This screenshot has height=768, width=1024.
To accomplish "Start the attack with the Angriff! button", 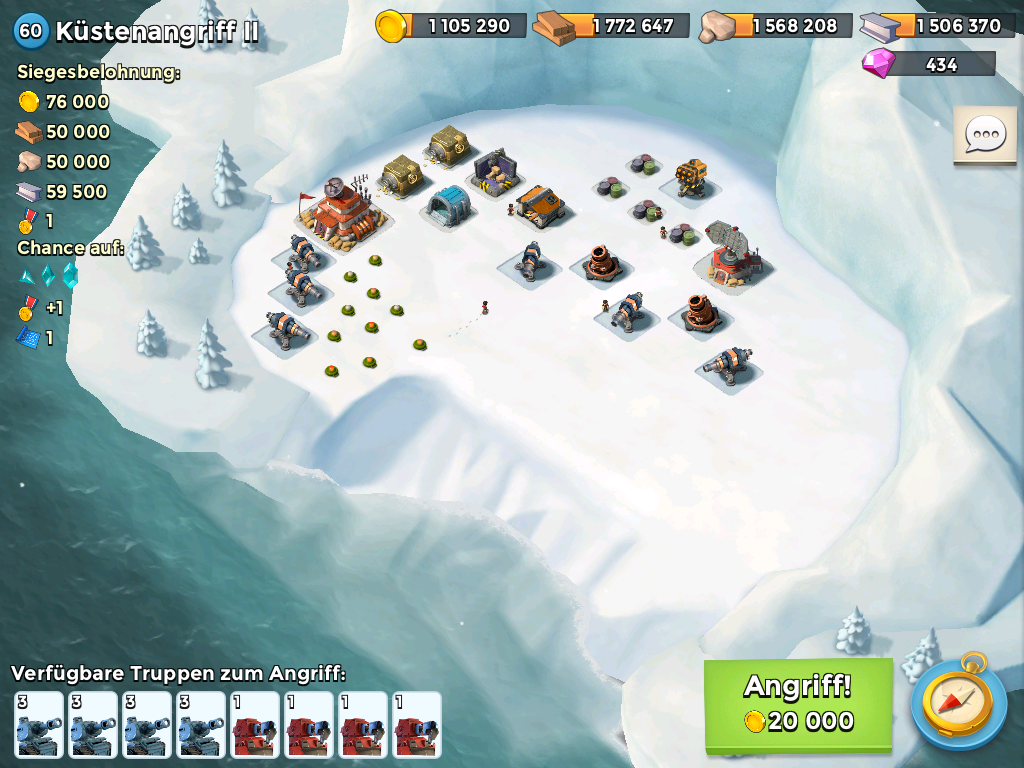I will (x=798, y=704).
